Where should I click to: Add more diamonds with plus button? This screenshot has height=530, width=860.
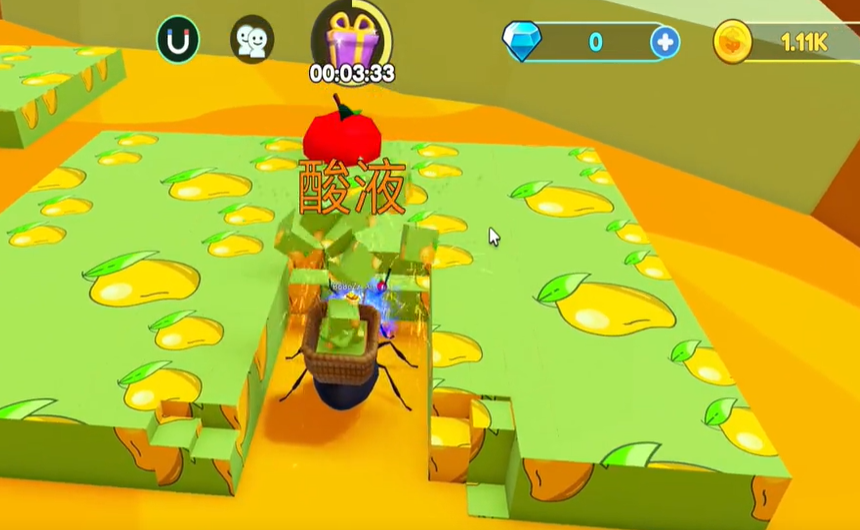click(665, 42)
